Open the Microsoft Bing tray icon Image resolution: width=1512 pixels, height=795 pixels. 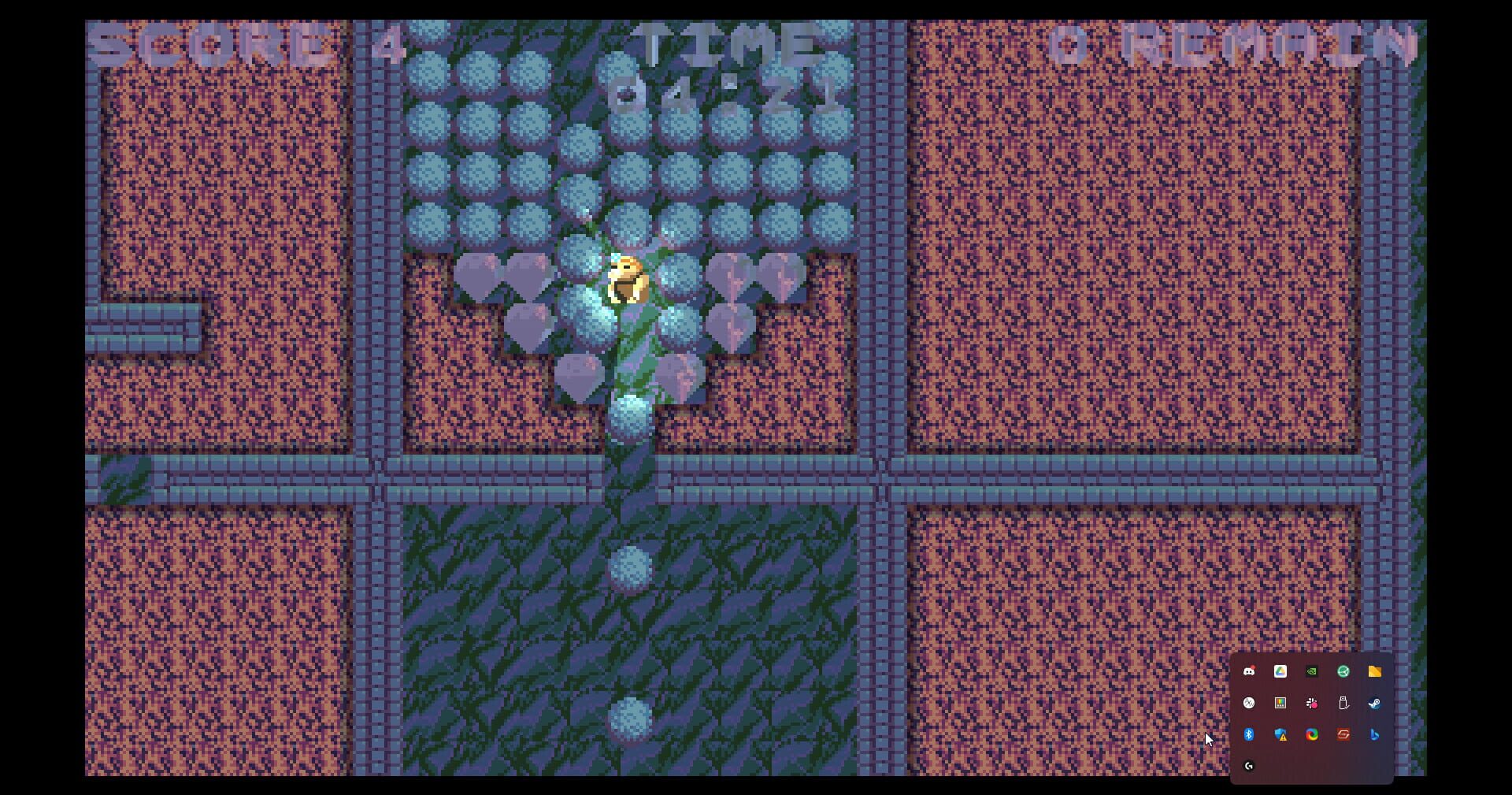pos(1373,735)
